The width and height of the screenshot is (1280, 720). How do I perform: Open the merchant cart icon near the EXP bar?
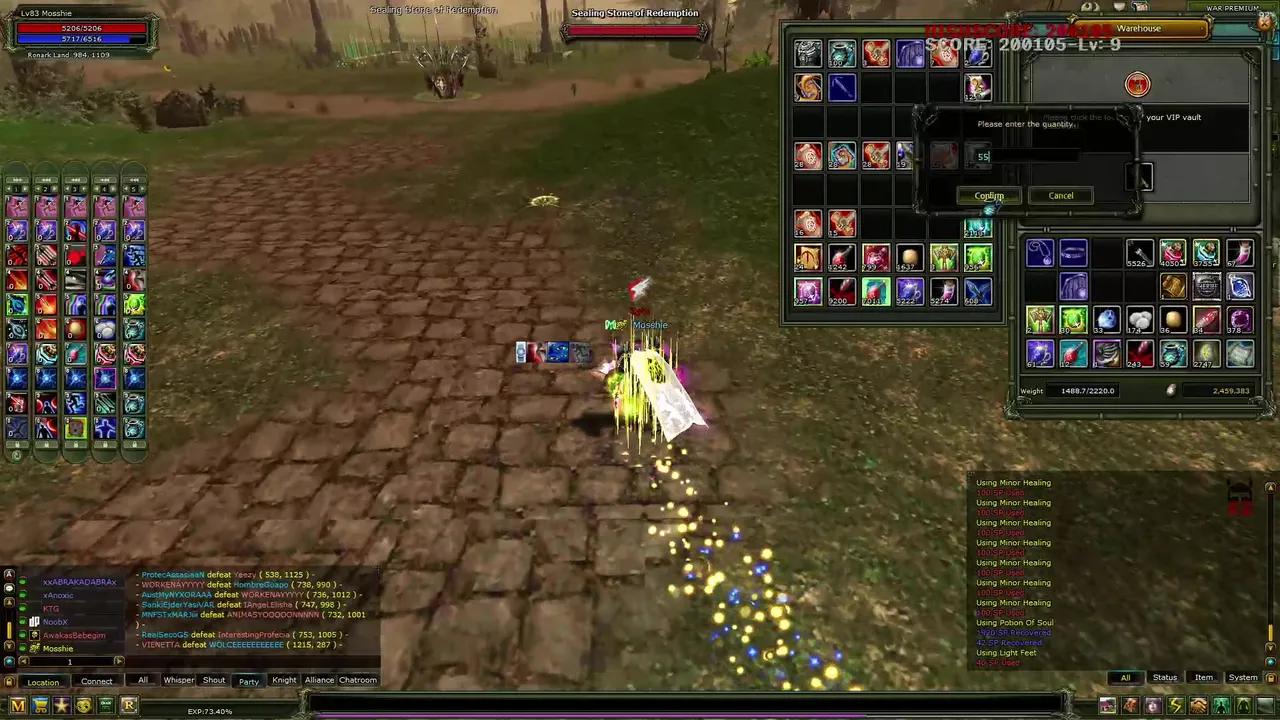(40, 704)
